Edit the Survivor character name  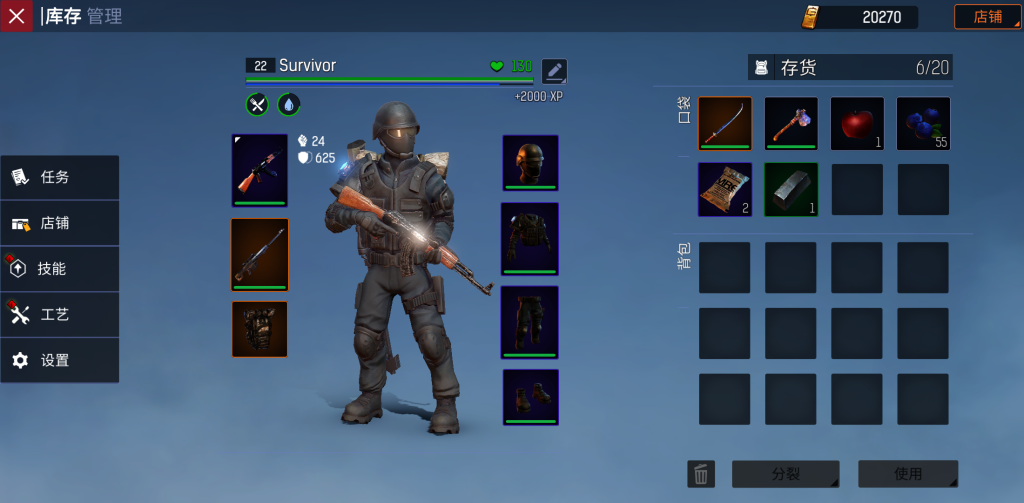point(554,71)
